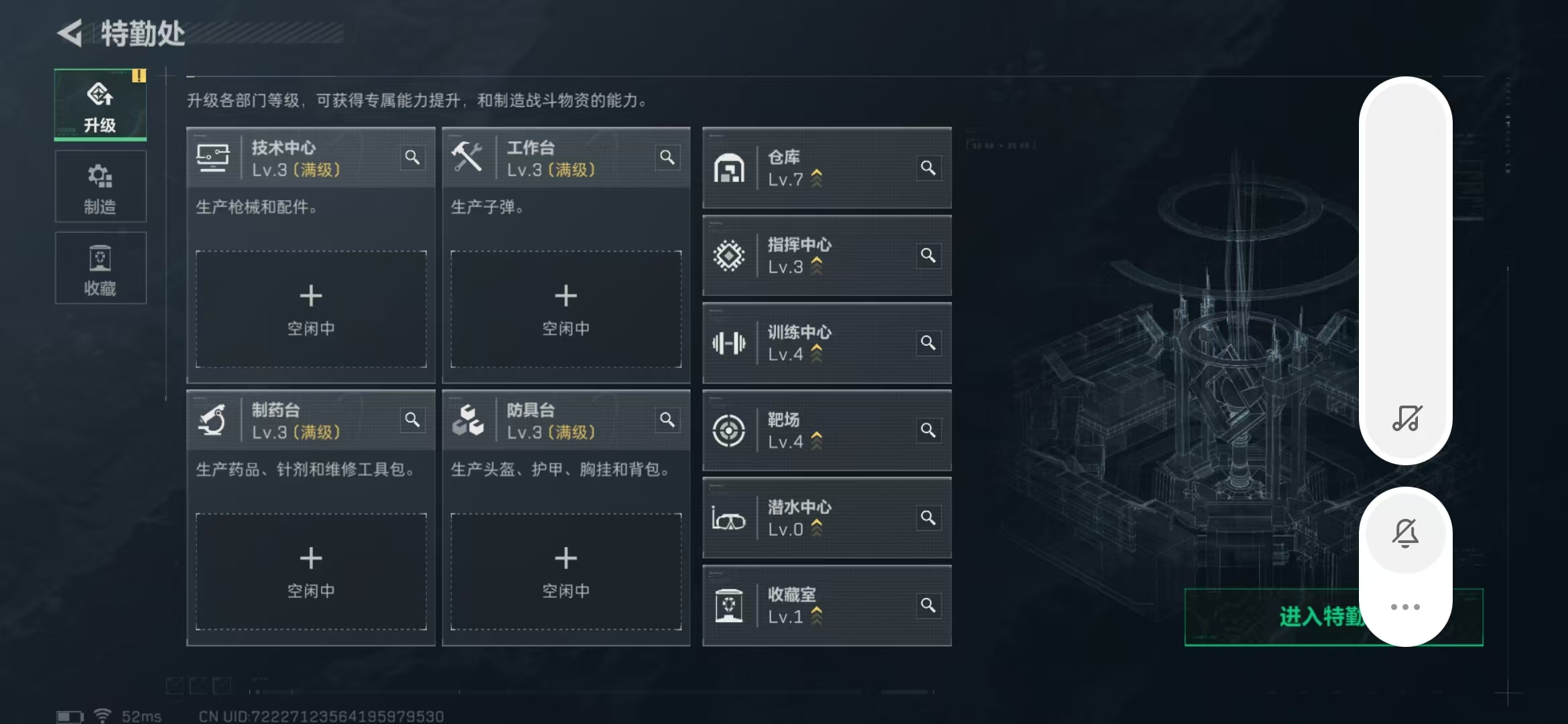This screenshot has height=724, width=1568.
Task: Open the 仓库 inspection magnifier
Action: click(x=929, y=168)
